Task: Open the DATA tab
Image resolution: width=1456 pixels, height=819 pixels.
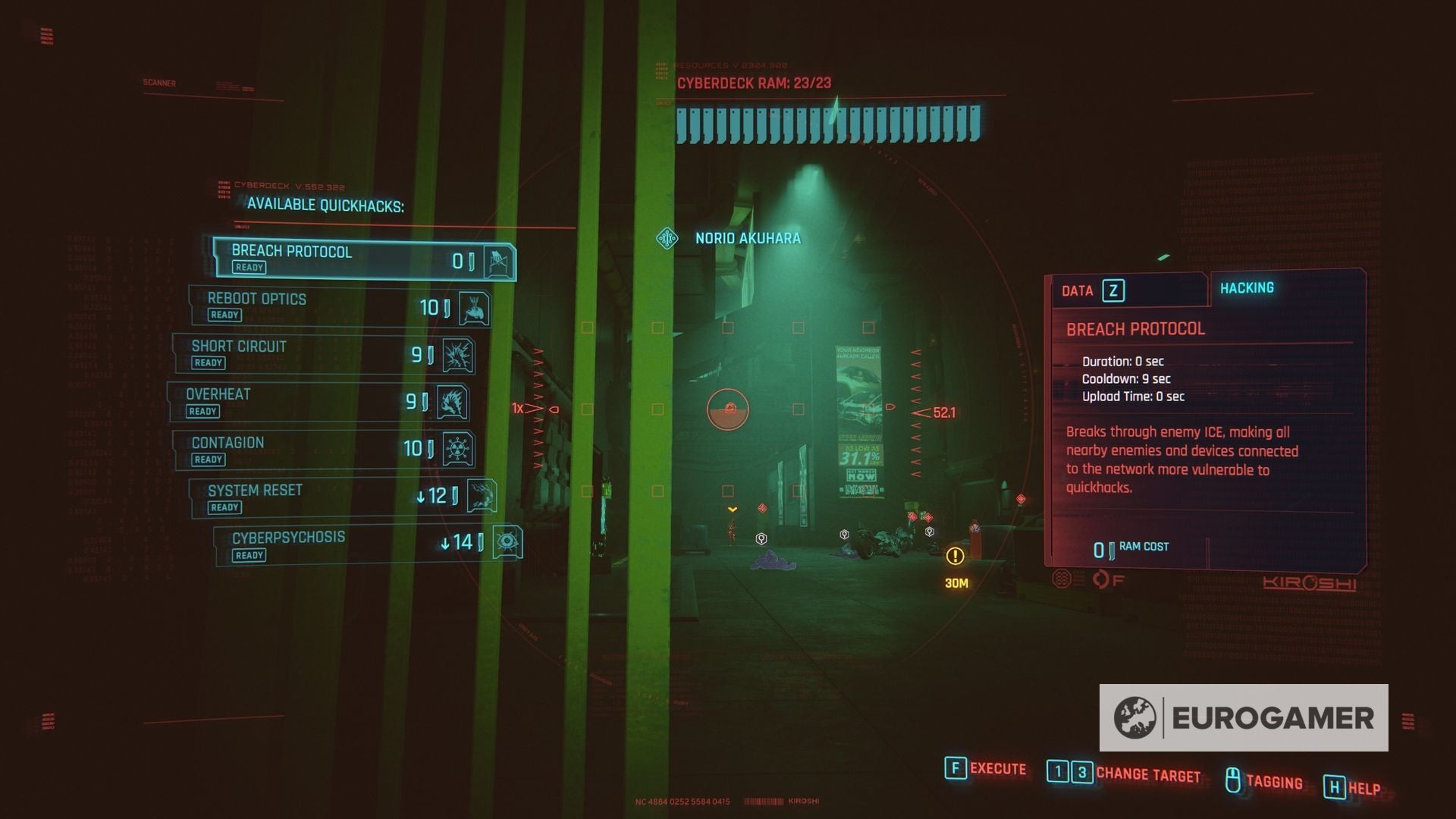Action: click(x=1077, y=290)
